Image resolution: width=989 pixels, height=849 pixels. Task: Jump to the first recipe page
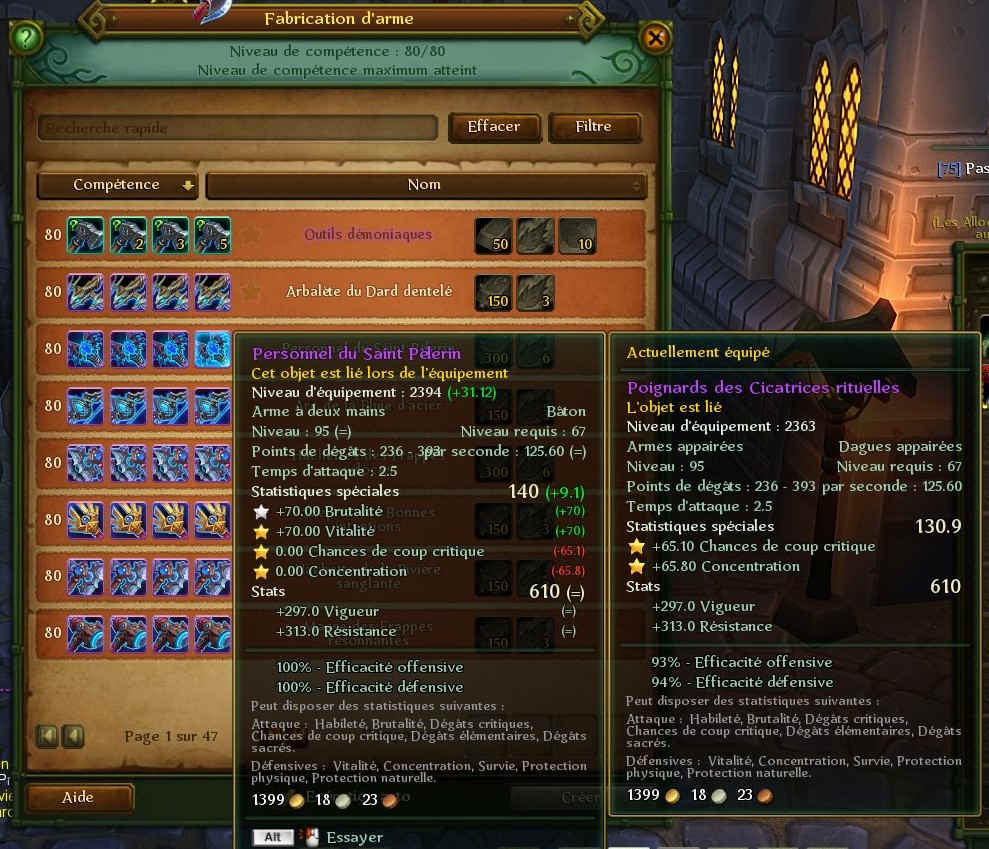pos(47,736)
